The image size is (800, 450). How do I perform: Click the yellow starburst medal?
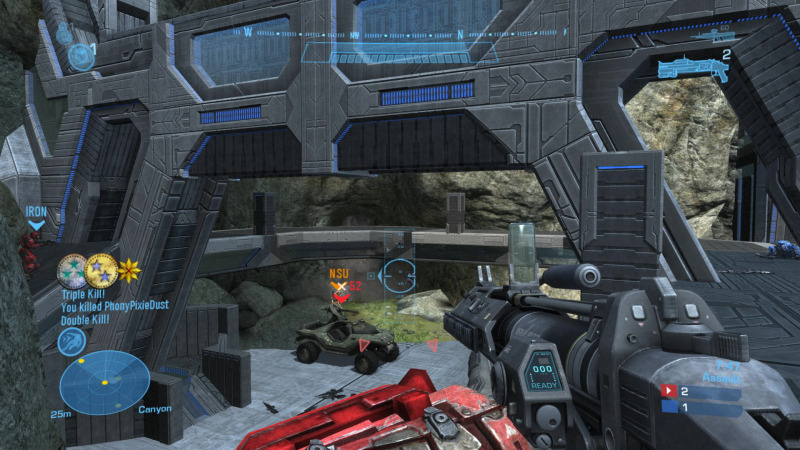129,270
